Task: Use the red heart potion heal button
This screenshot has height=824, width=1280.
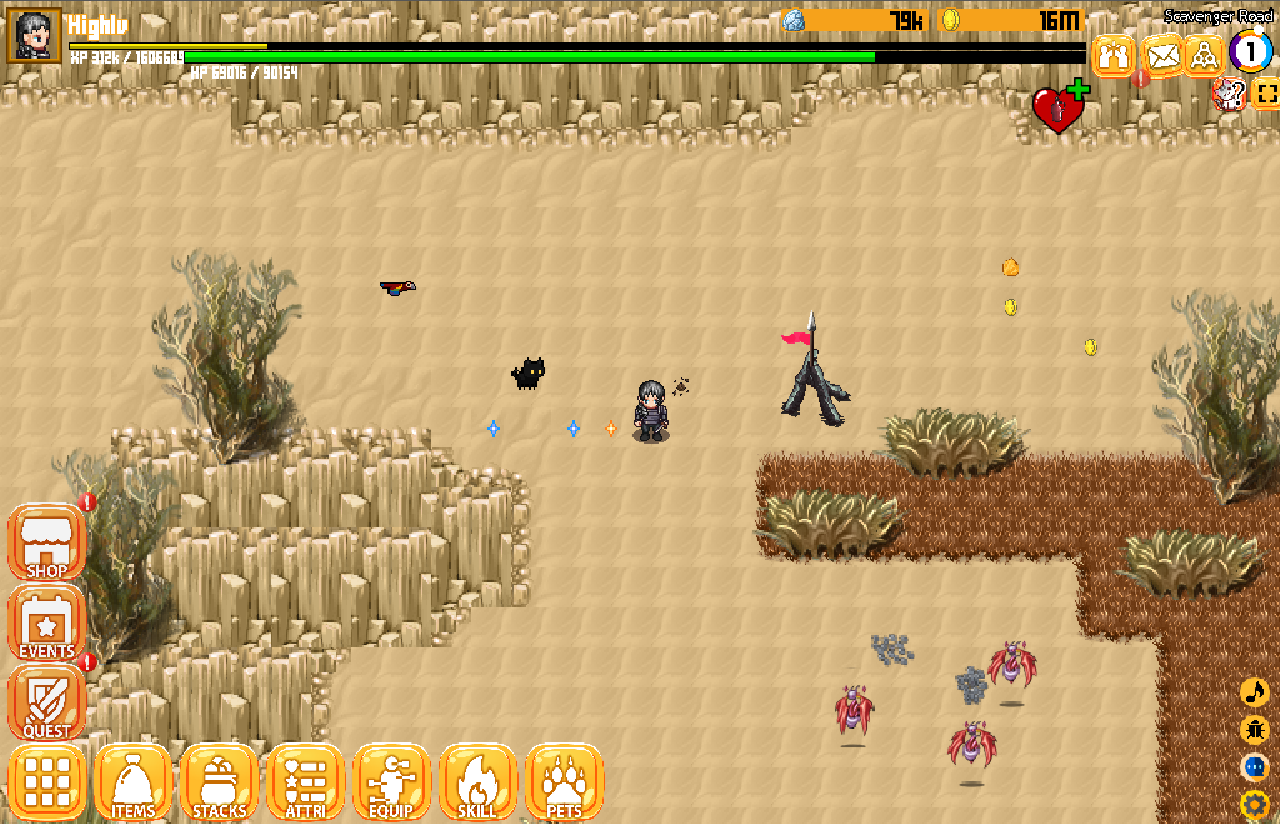Action: [x=1058, y=108]
